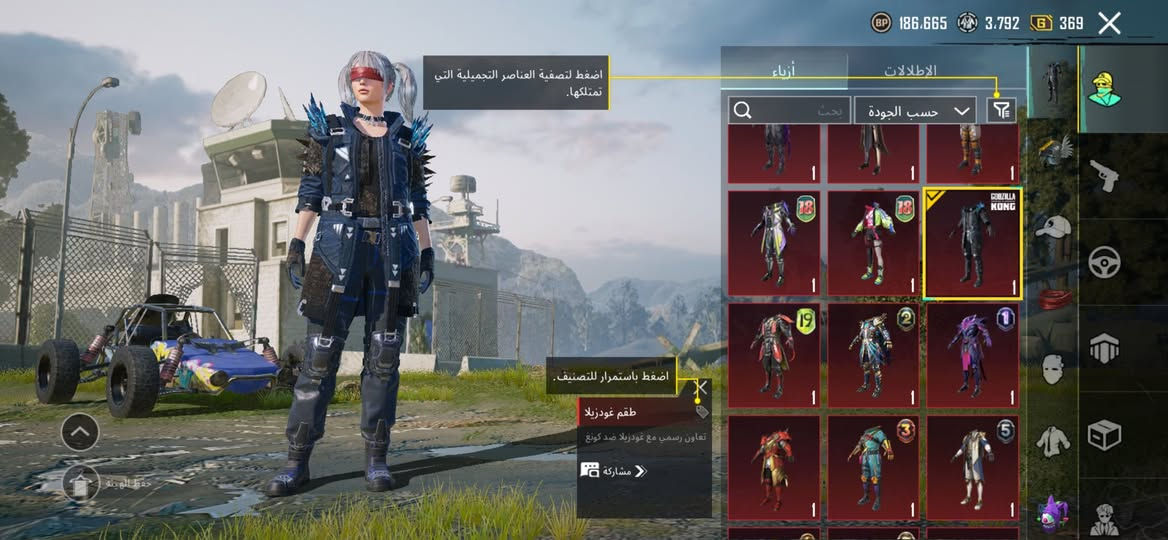Click the مشاركة share button
Image resolution: width=1168 pixels, height=540 pixels.
point(614,470)
